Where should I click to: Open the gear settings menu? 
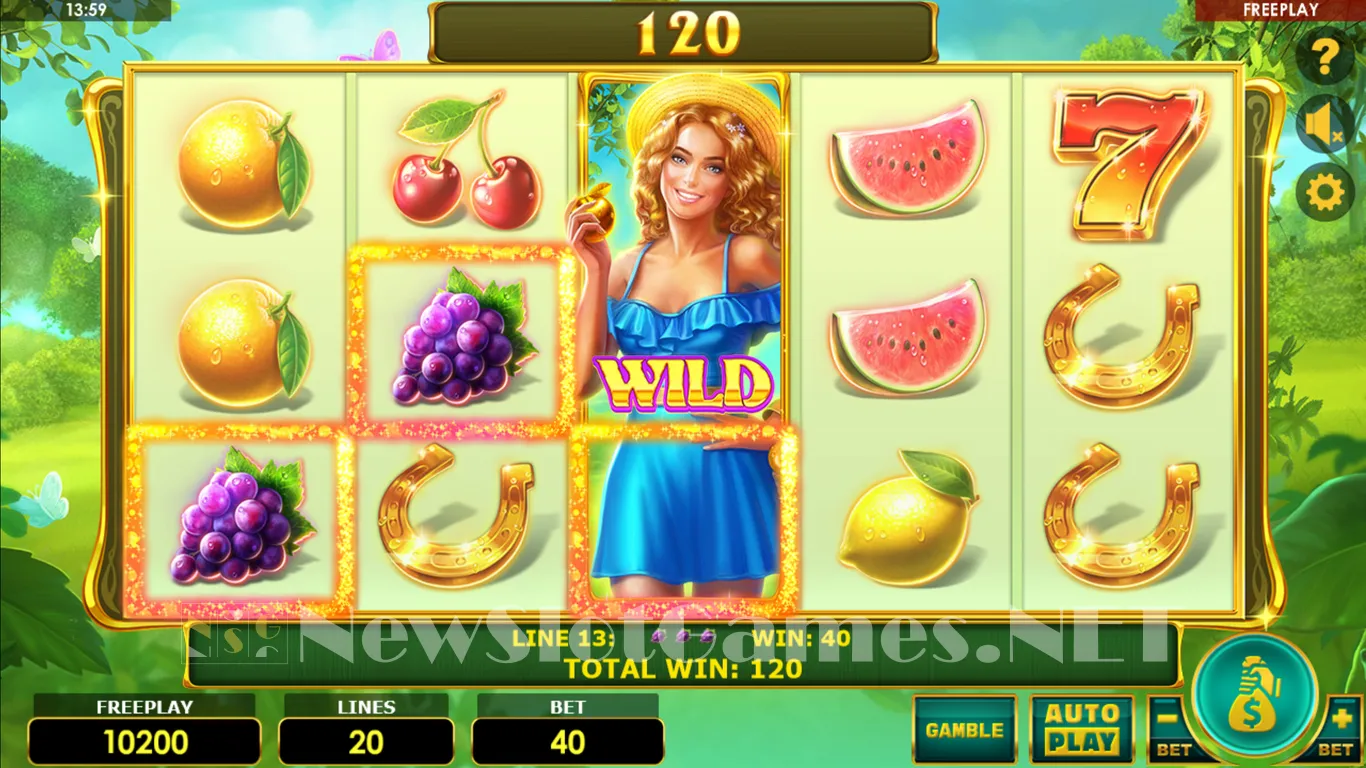(1325, 194)
